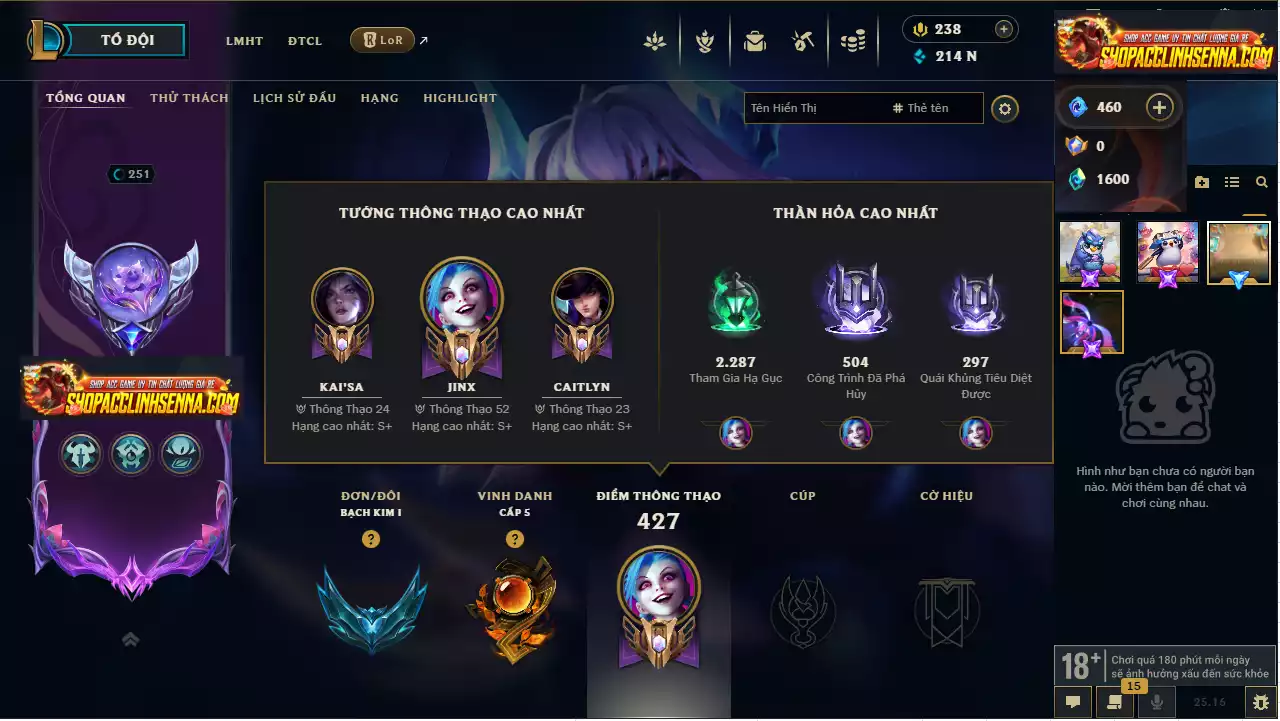
Task: Open the player search options gear
Action: [x=1004, y=108]
